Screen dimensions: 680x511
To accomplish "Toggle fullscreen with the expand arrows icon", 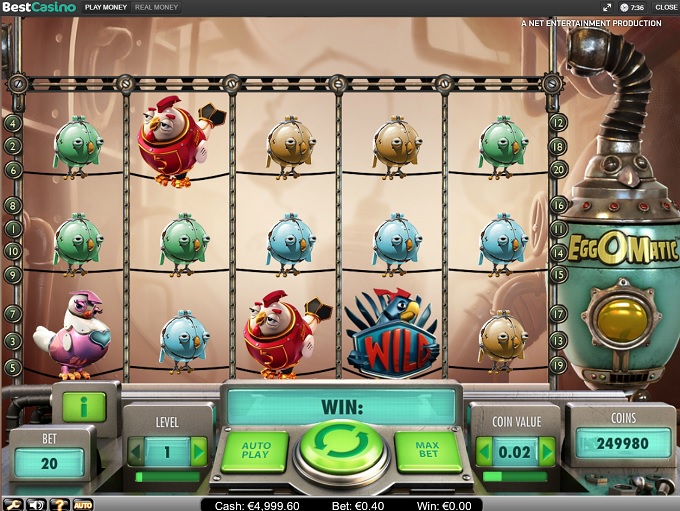I will [x=607, y=7].
